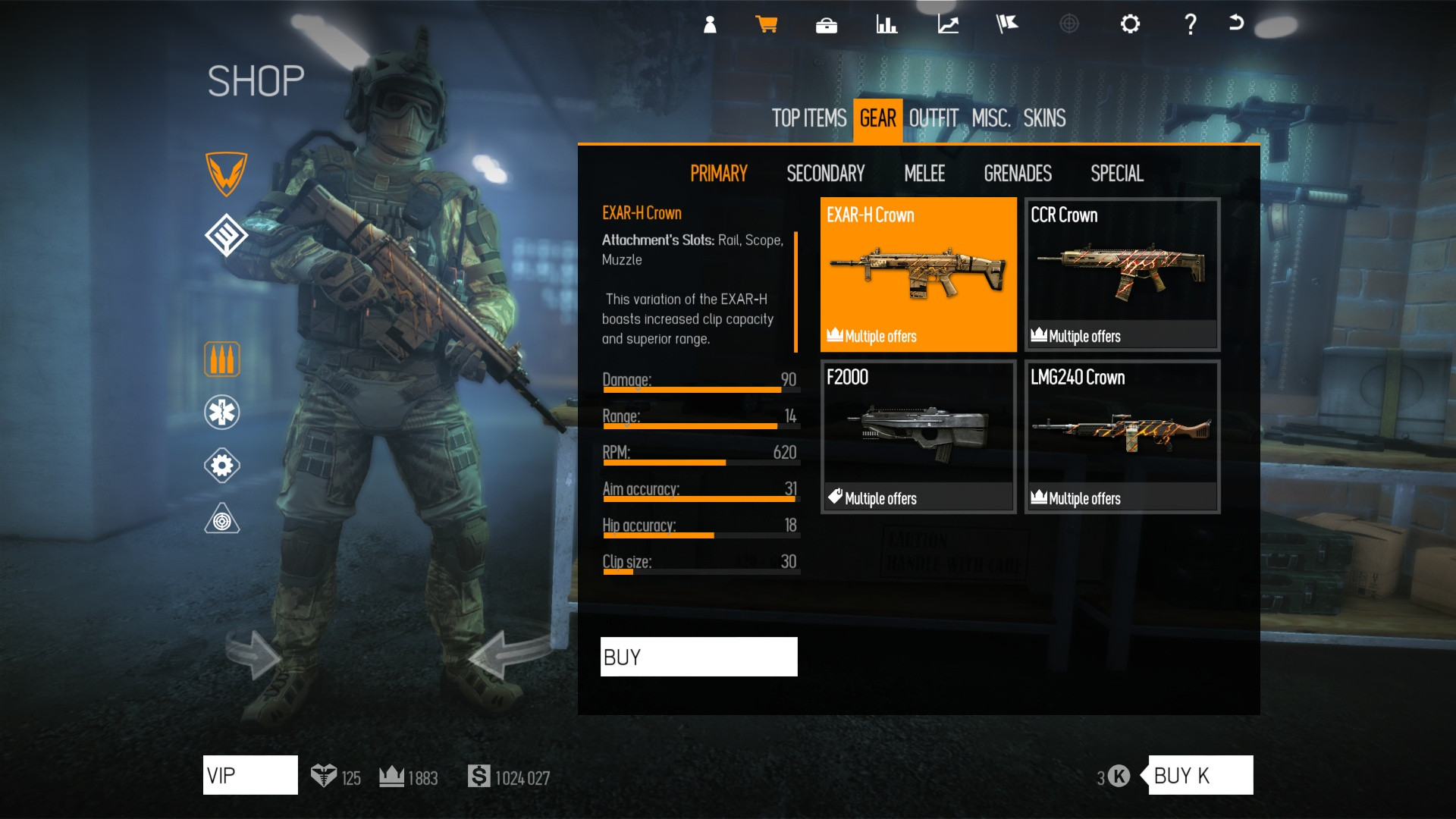Open the Misc. shop section
The width and height of the screenshot is (1456, 819).
pos(991,118)
